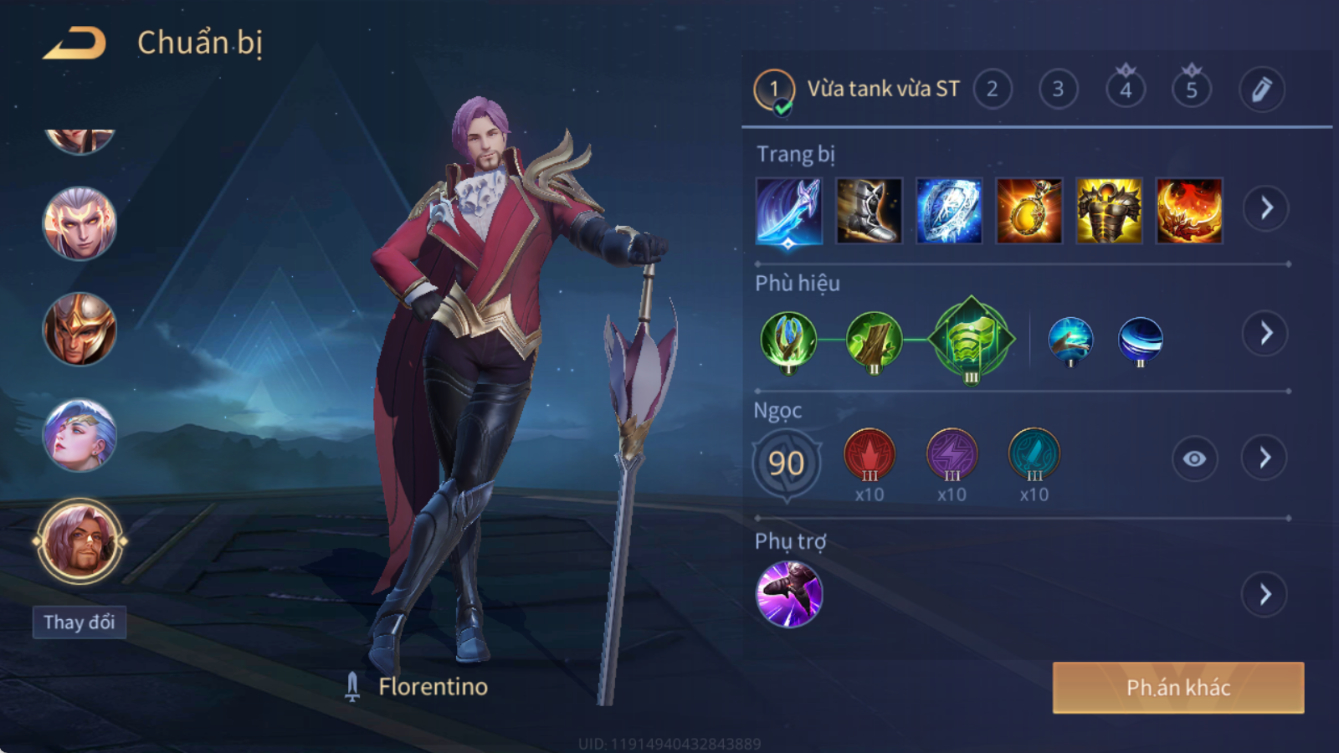Viewport: 1339px width, 753px height.
Task: Click the "Ph.án khác" button
Action: point(1178,688)
